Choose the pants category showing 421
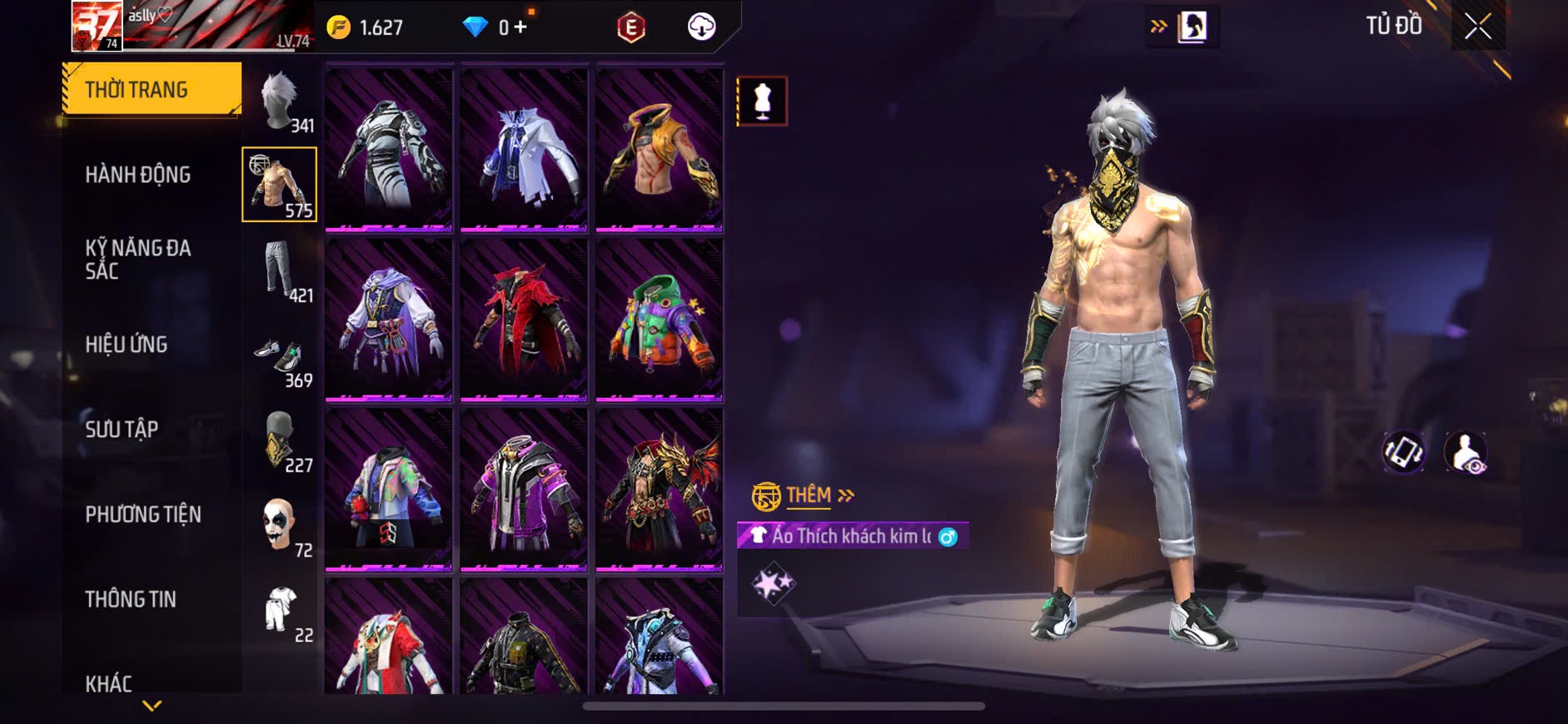Viewport: 1568px width, 724px height. tap(281, 270)
